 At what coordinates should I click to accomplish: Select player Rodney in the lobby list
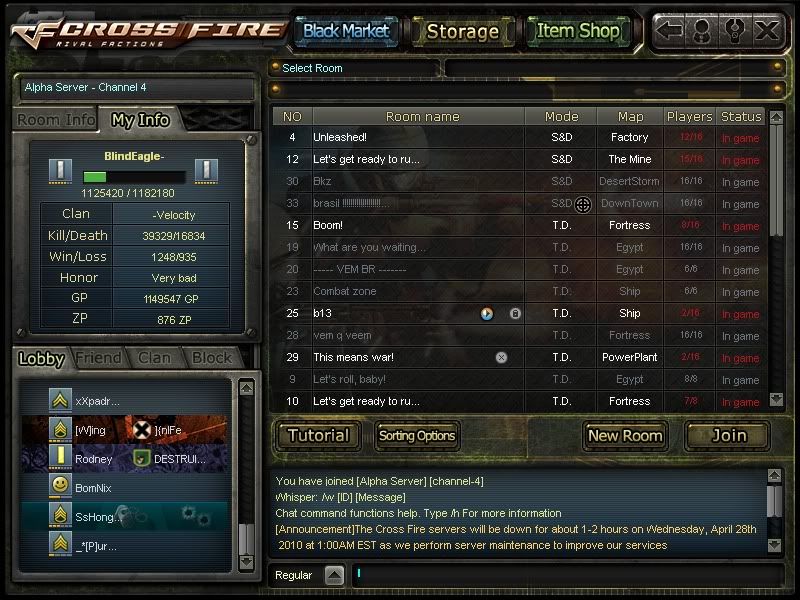94,459
